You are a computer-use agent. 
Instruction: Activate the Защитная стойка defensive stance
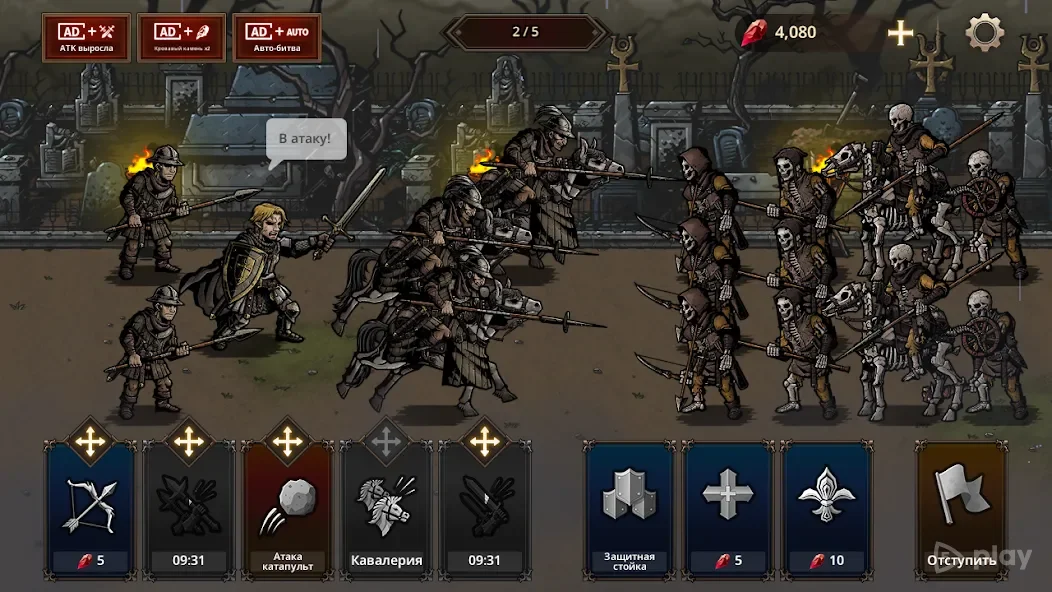tap(629, 508)
